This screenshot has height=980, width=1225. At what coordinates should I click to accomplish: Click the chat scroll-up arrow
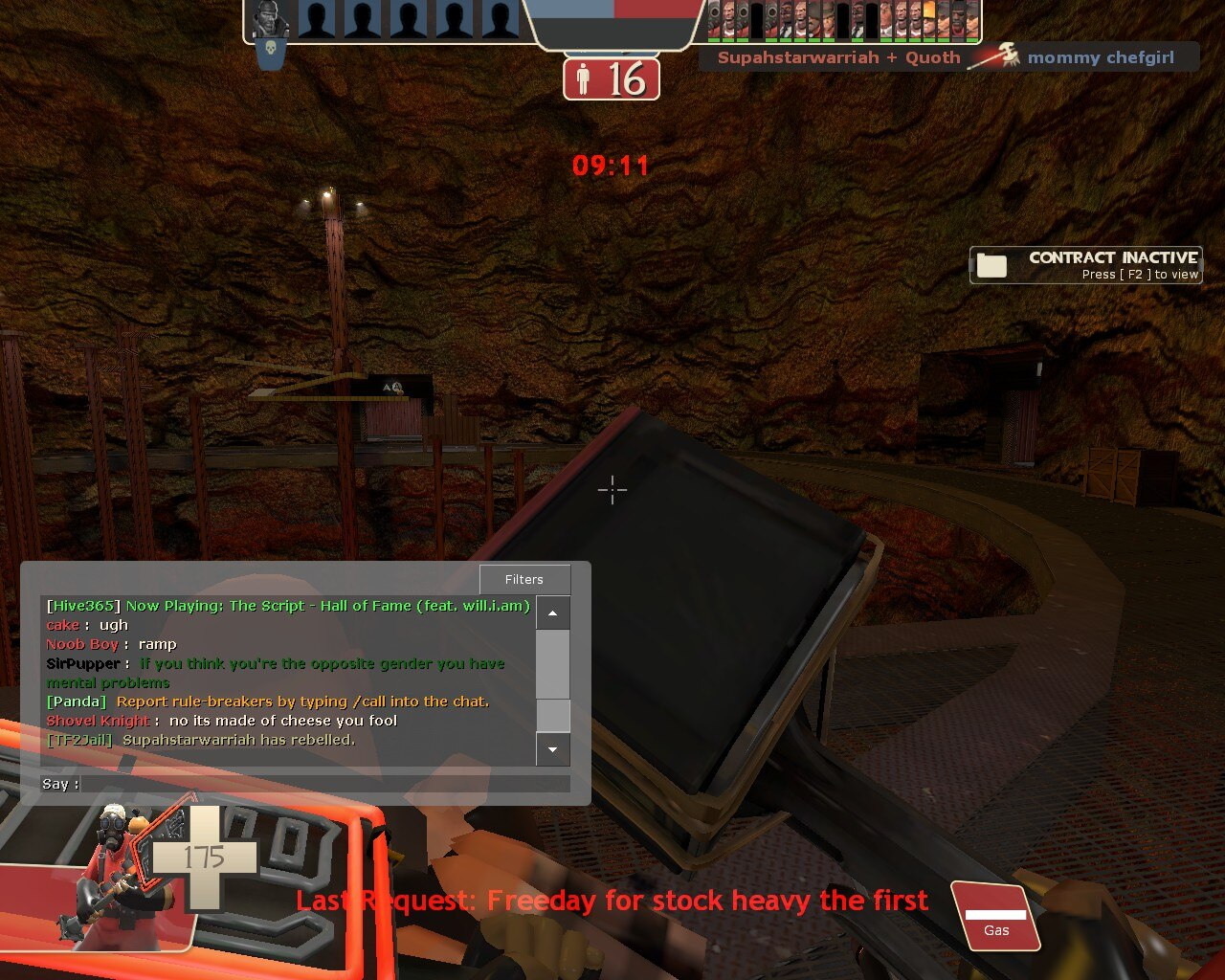(553, 612)
